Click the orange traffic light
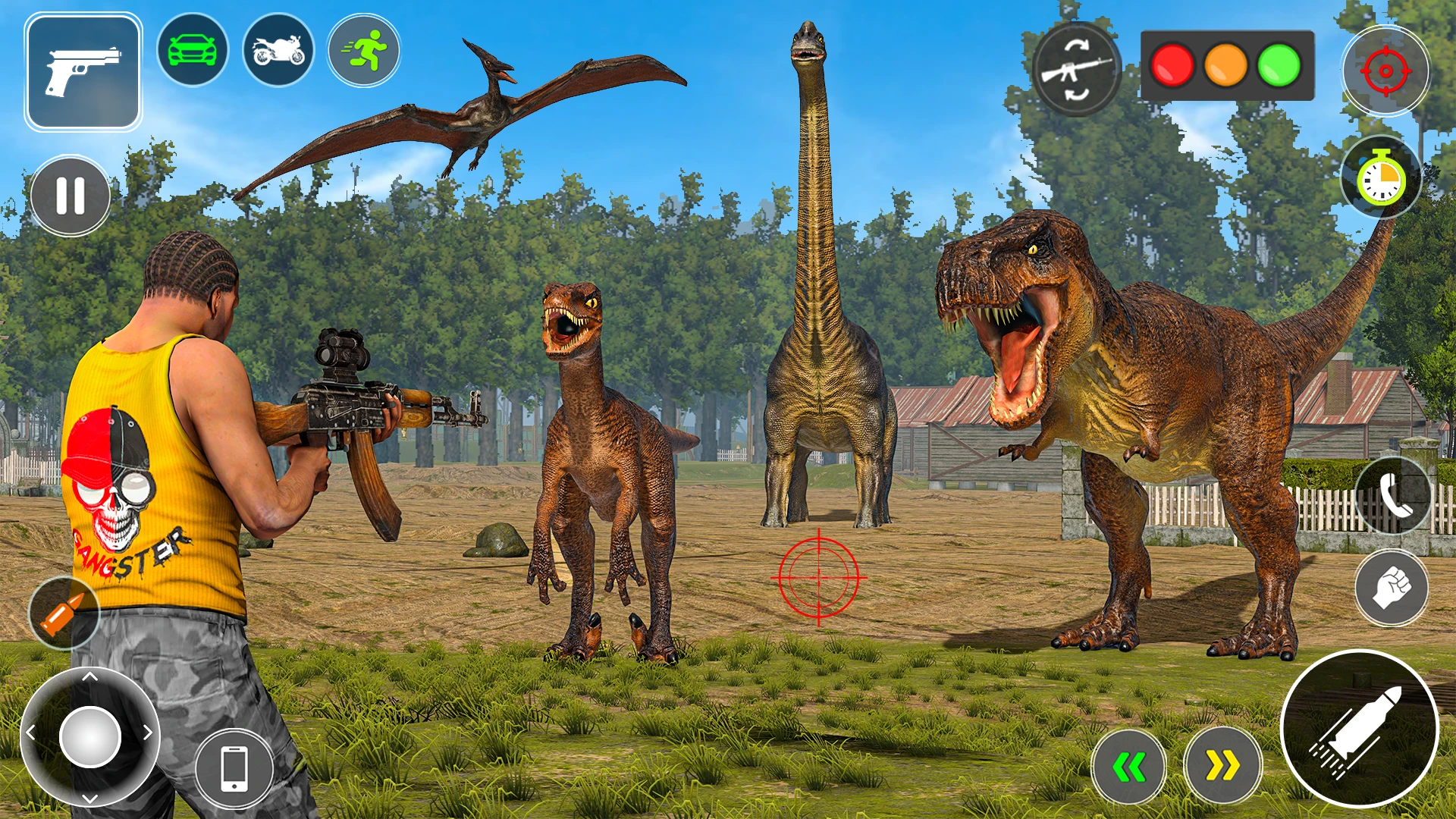The width and height of the screenshot is (1456, 819). click(1225, 65)
